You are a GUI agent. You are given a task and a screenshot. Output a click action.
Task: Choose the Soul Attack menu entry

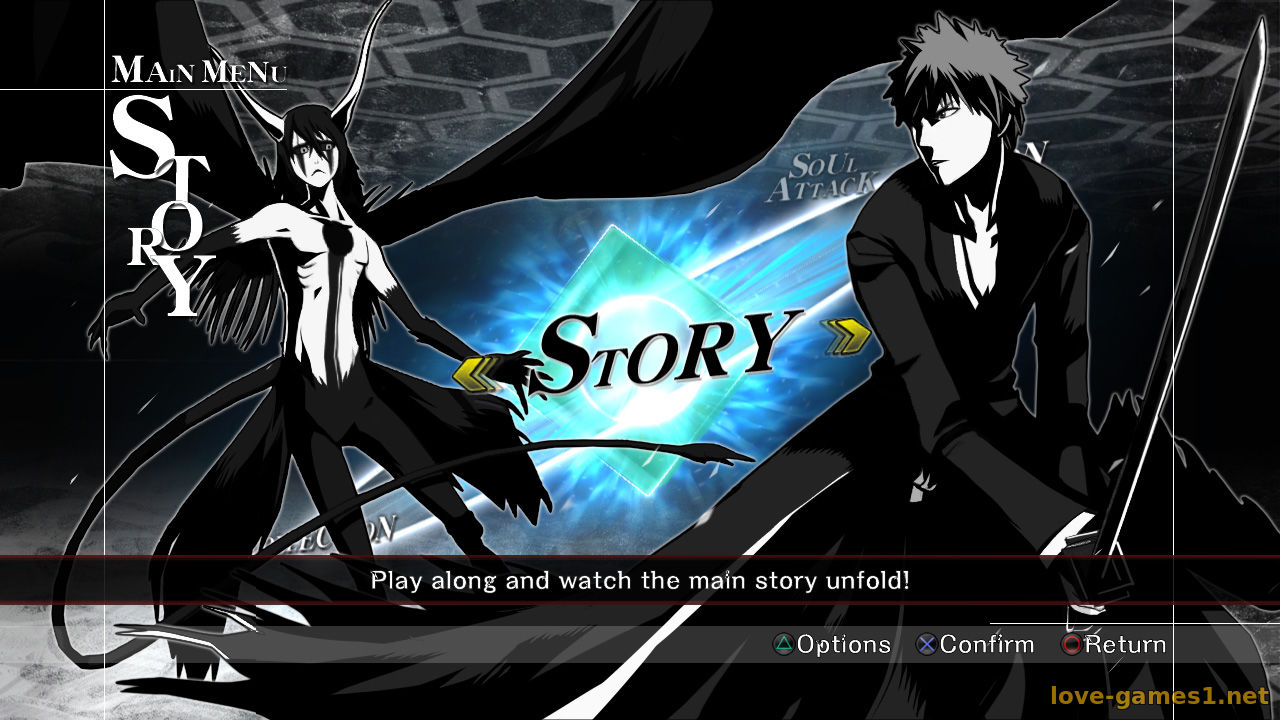click(820, 178)
